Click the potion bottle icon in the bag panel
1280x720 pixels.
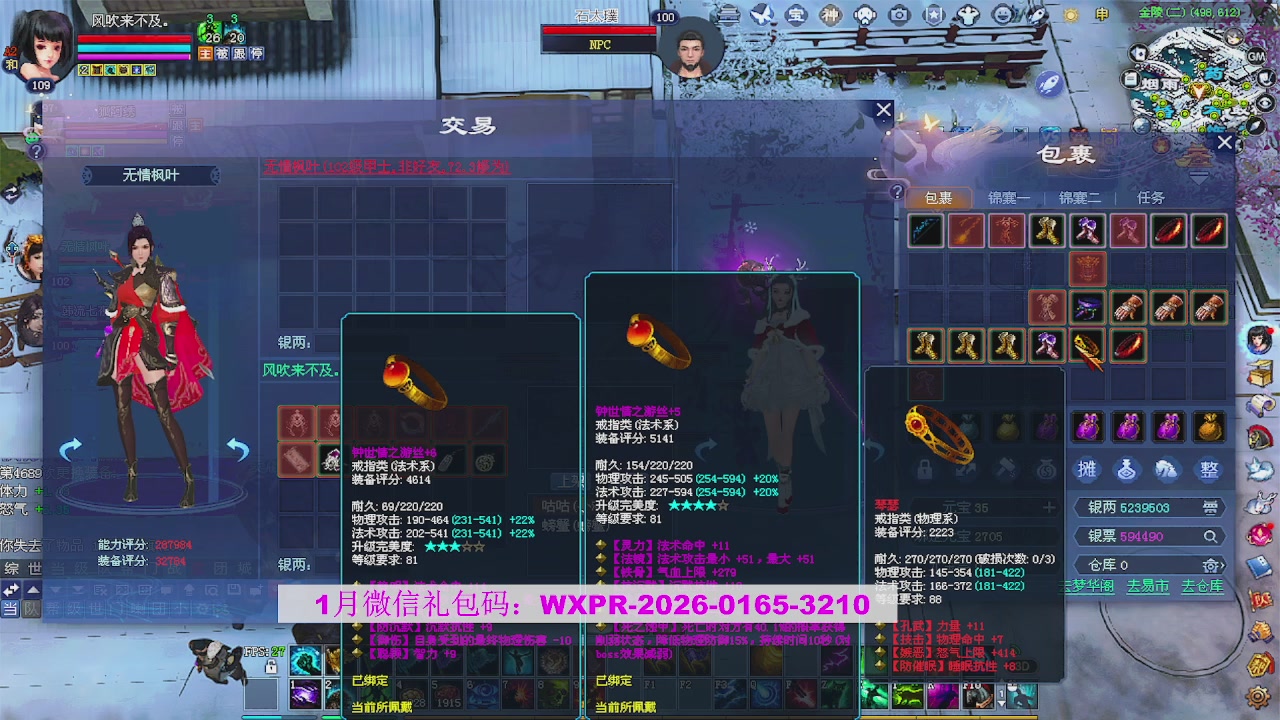(x=1127, y=470)
